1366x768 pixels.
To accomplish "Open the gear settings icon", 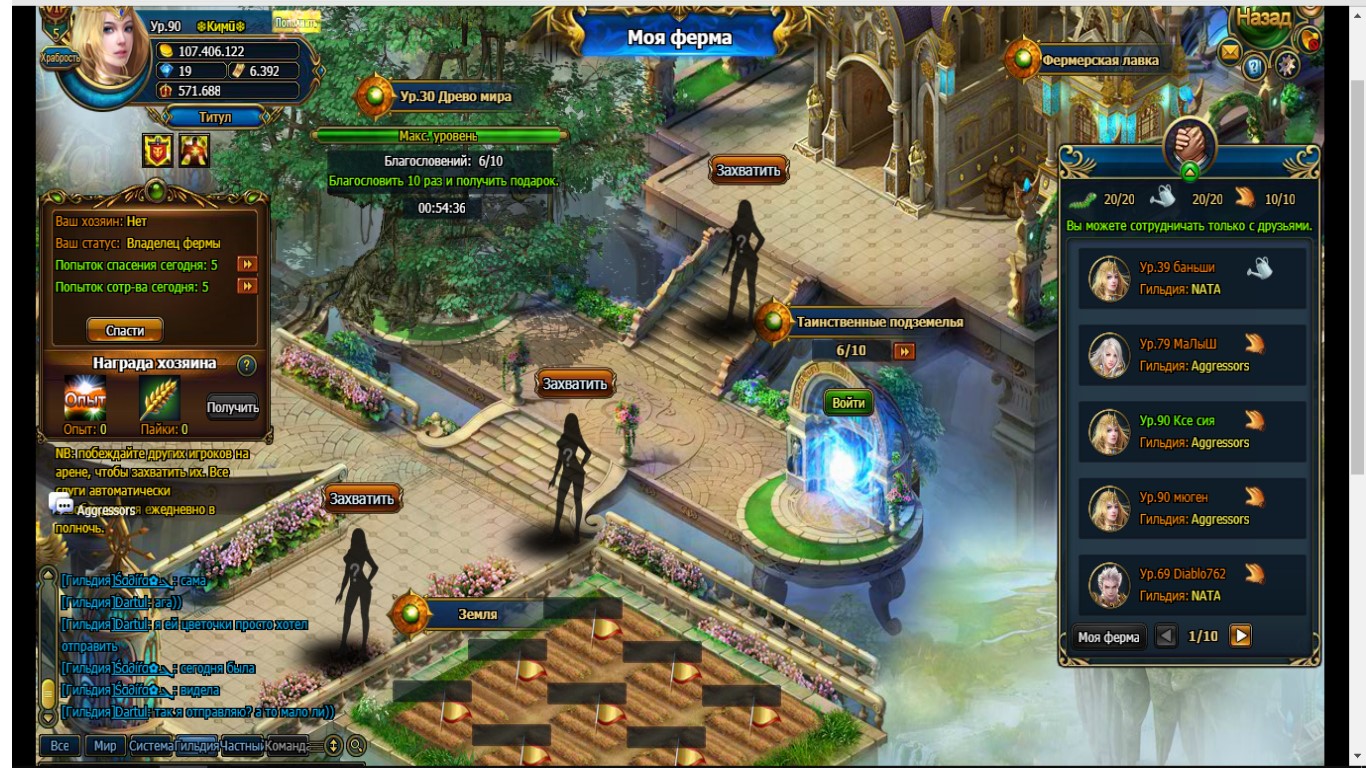I will click(1286, 66).
